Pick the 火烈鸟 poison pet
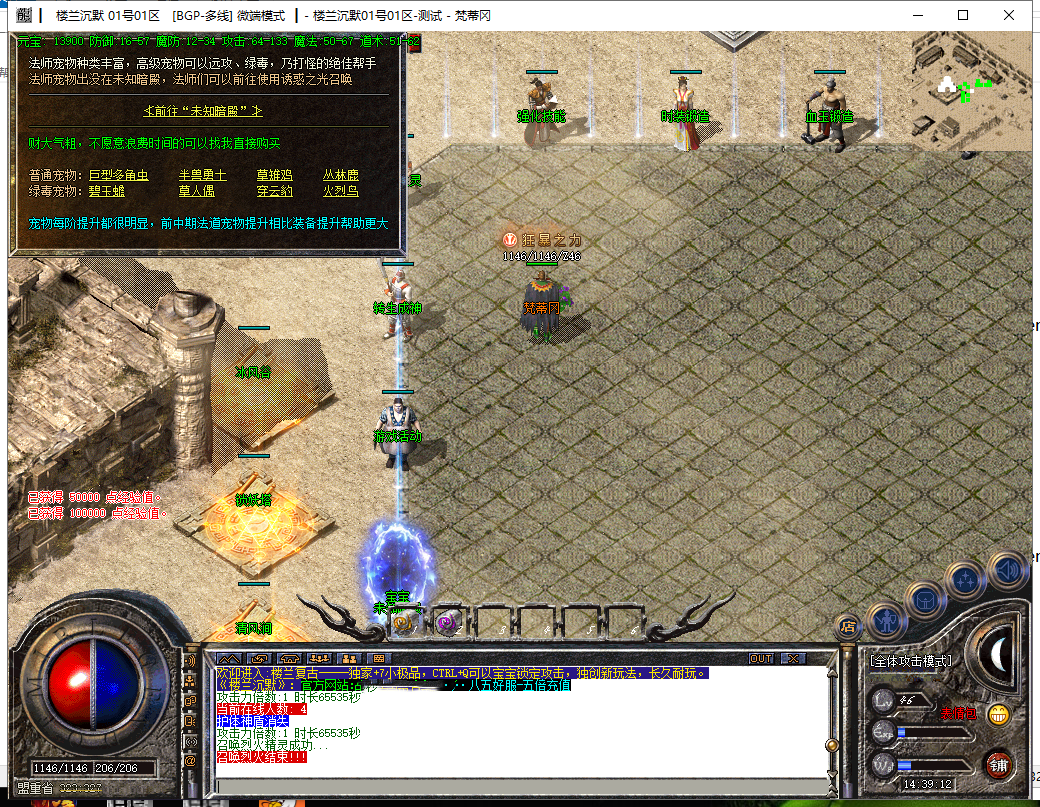The height and width of the screenshot is (807, 1040). 340,191
